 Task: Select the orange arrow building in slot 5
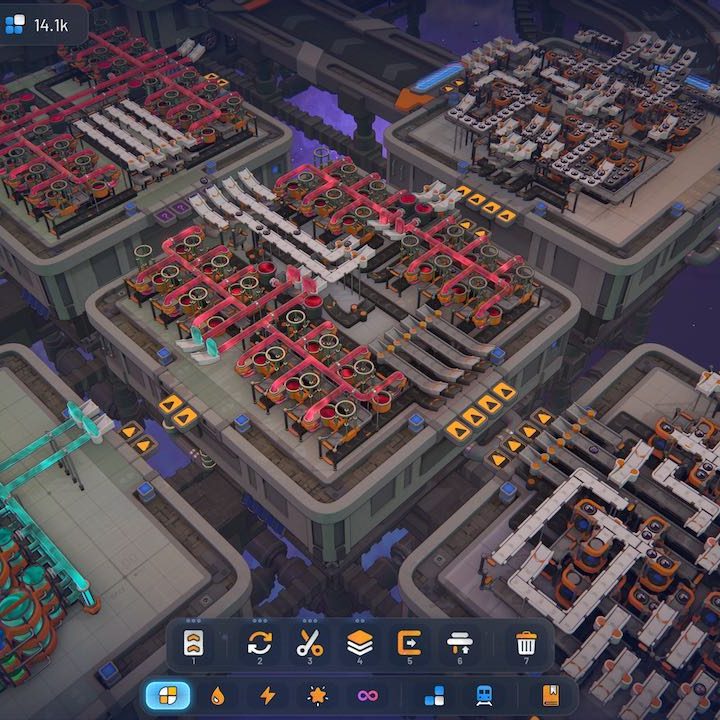tap(410, 642)
